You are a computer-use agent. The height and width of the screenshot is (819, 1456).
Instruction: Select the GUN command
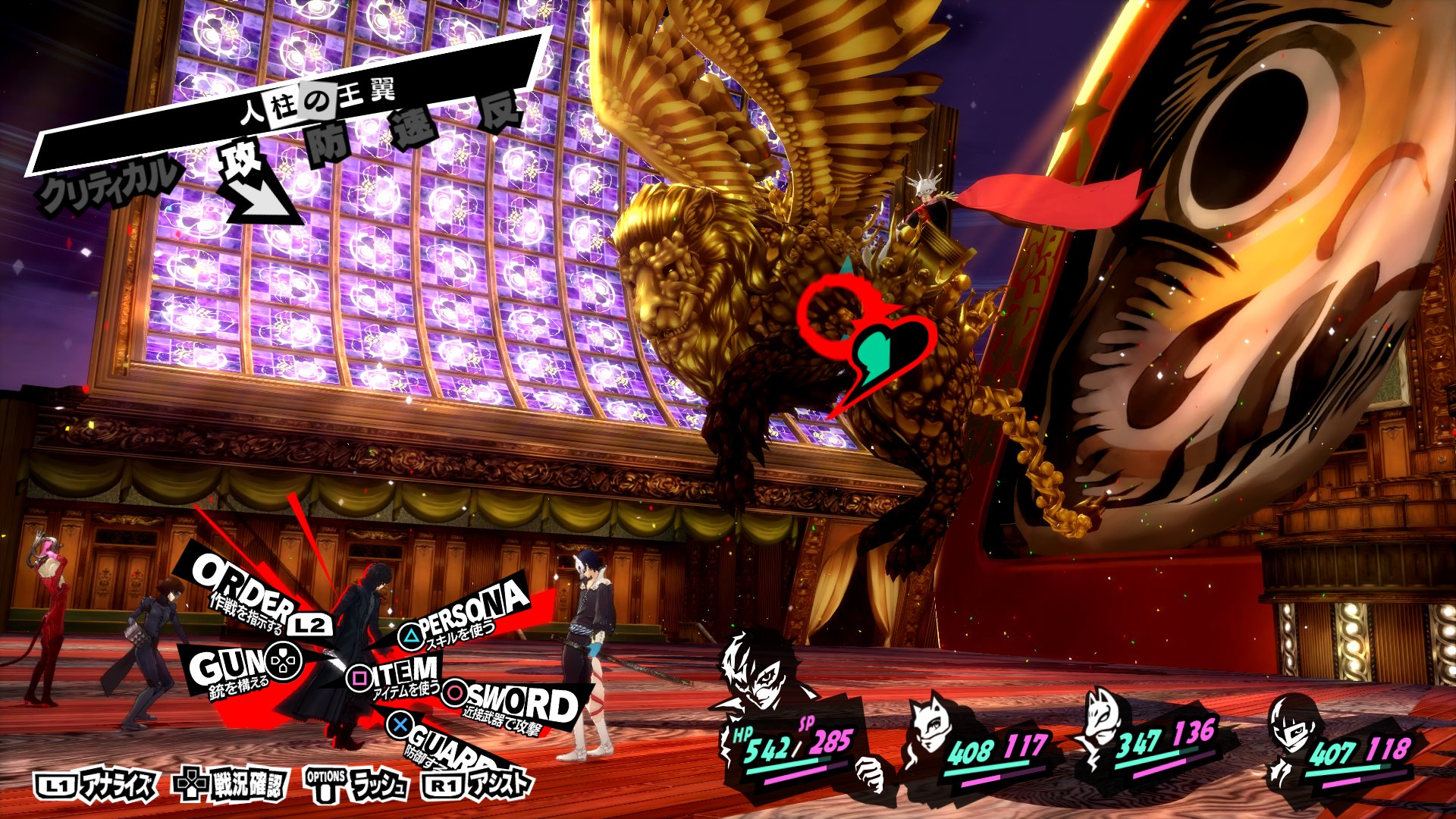pos(227,666)
